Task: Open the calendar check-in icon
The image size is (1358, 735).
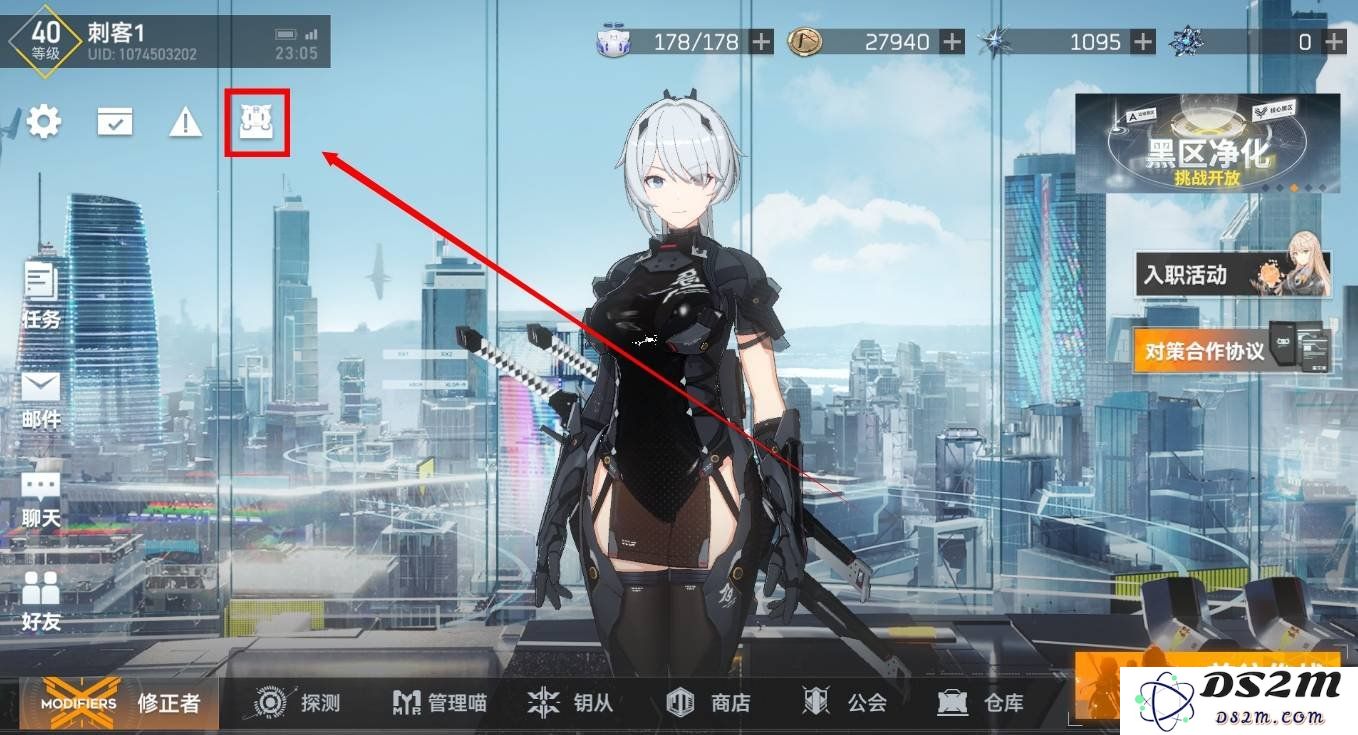Action: (x=115, y=122)
